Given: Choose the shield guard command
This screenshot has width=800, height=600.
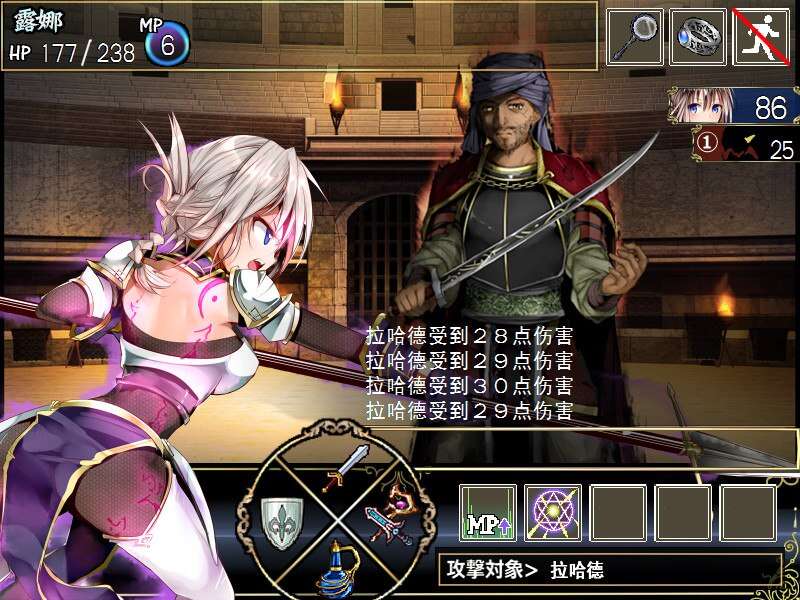Looking at the screenshot, I should click(281, 520).
